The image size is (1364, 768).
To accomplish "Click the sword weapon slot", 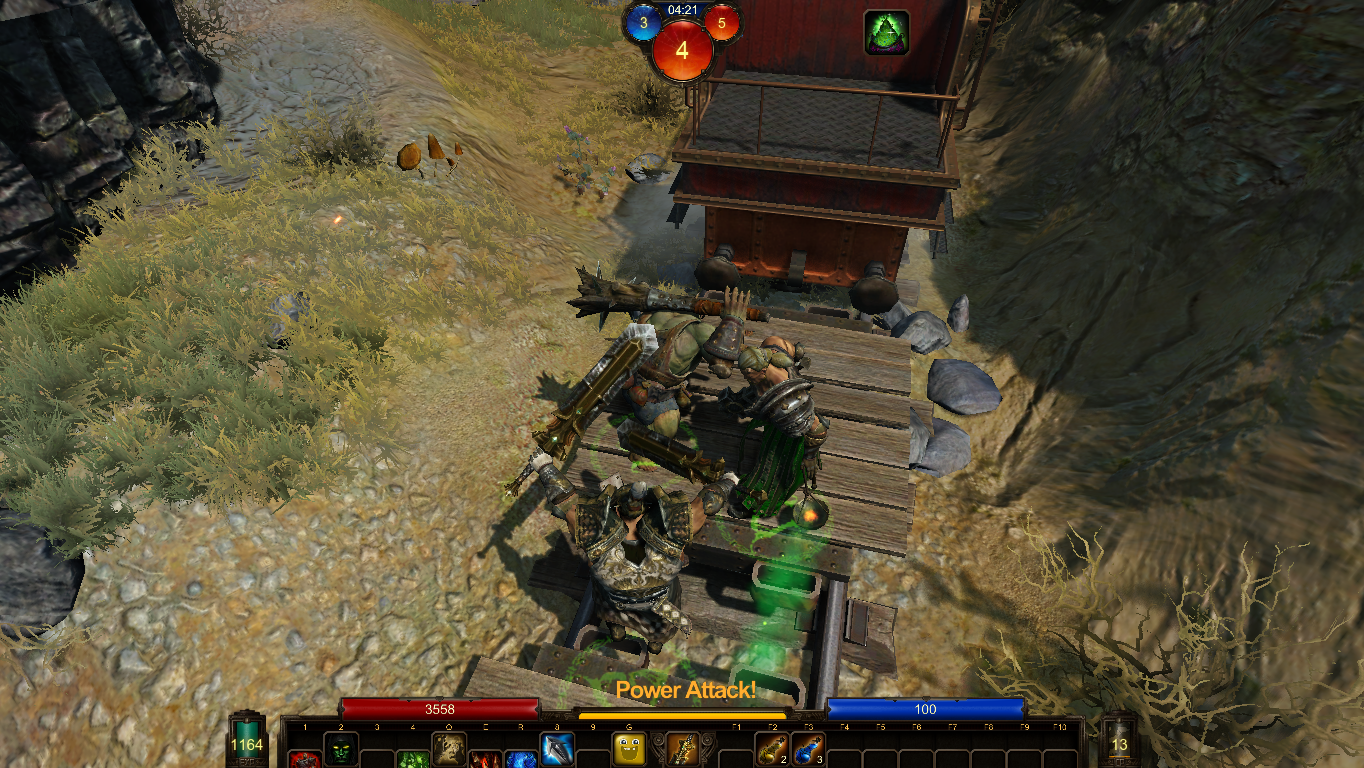I will (683, 748).
